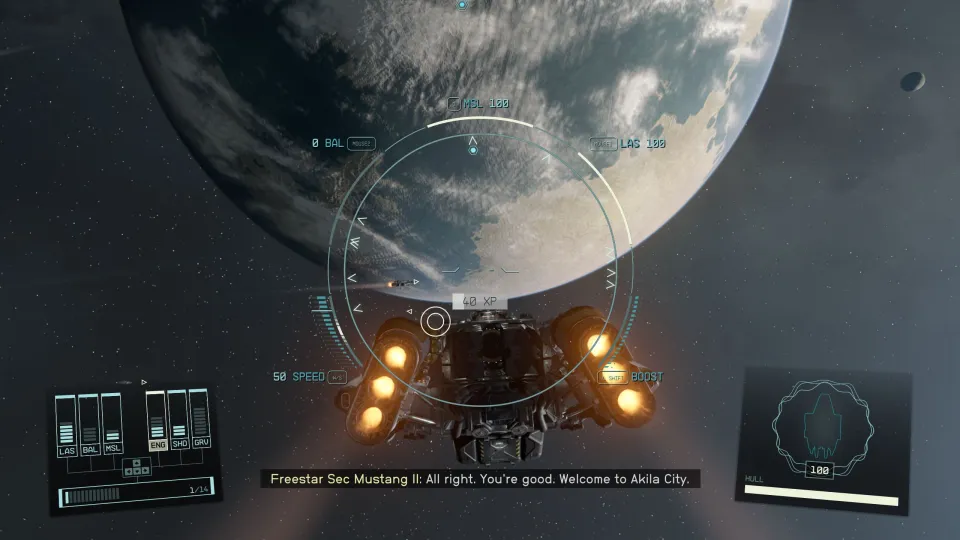The width and height of the screenshot is (960, 540).
Task: Select the GRV grav drive power column
Action: [x=201, y=424]
